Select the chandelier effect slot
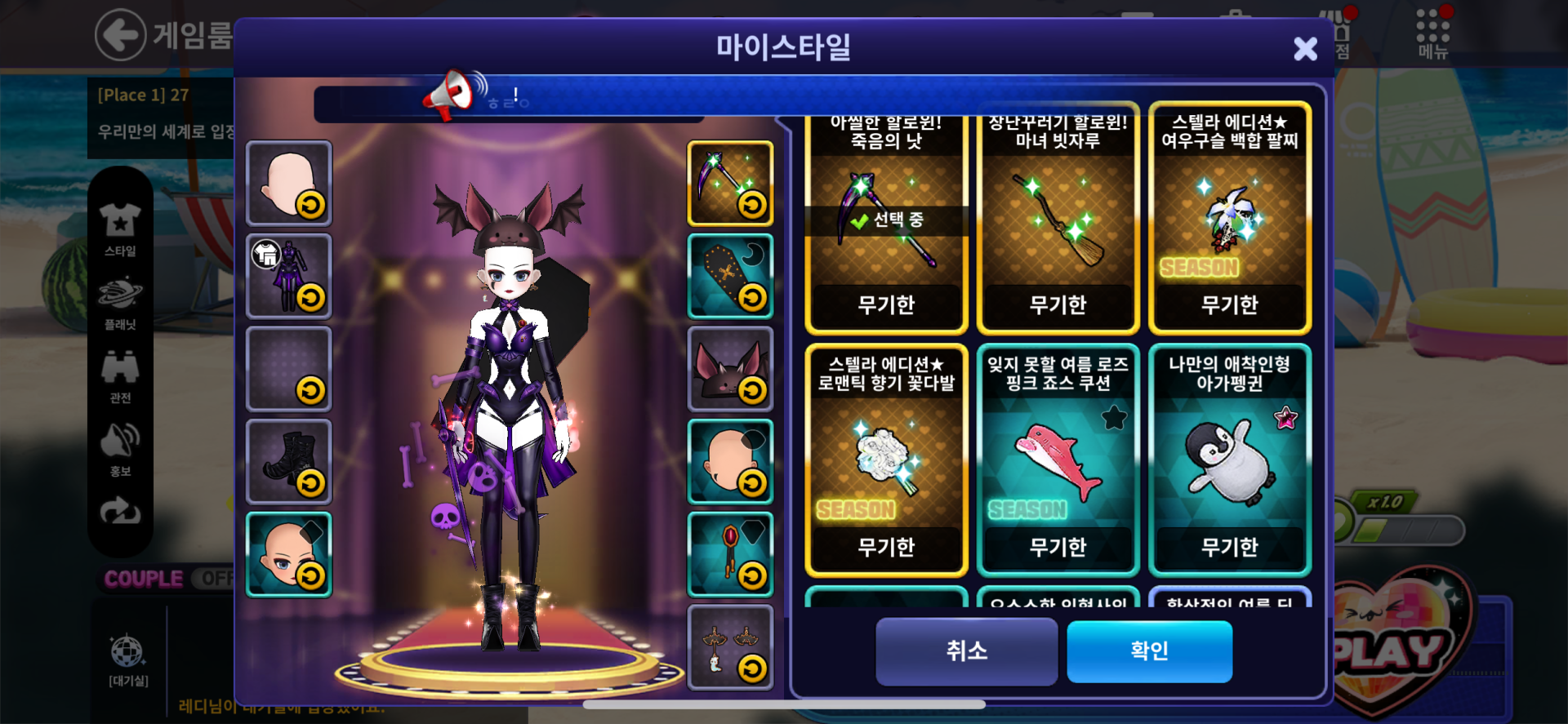 (x=730, y=647)
